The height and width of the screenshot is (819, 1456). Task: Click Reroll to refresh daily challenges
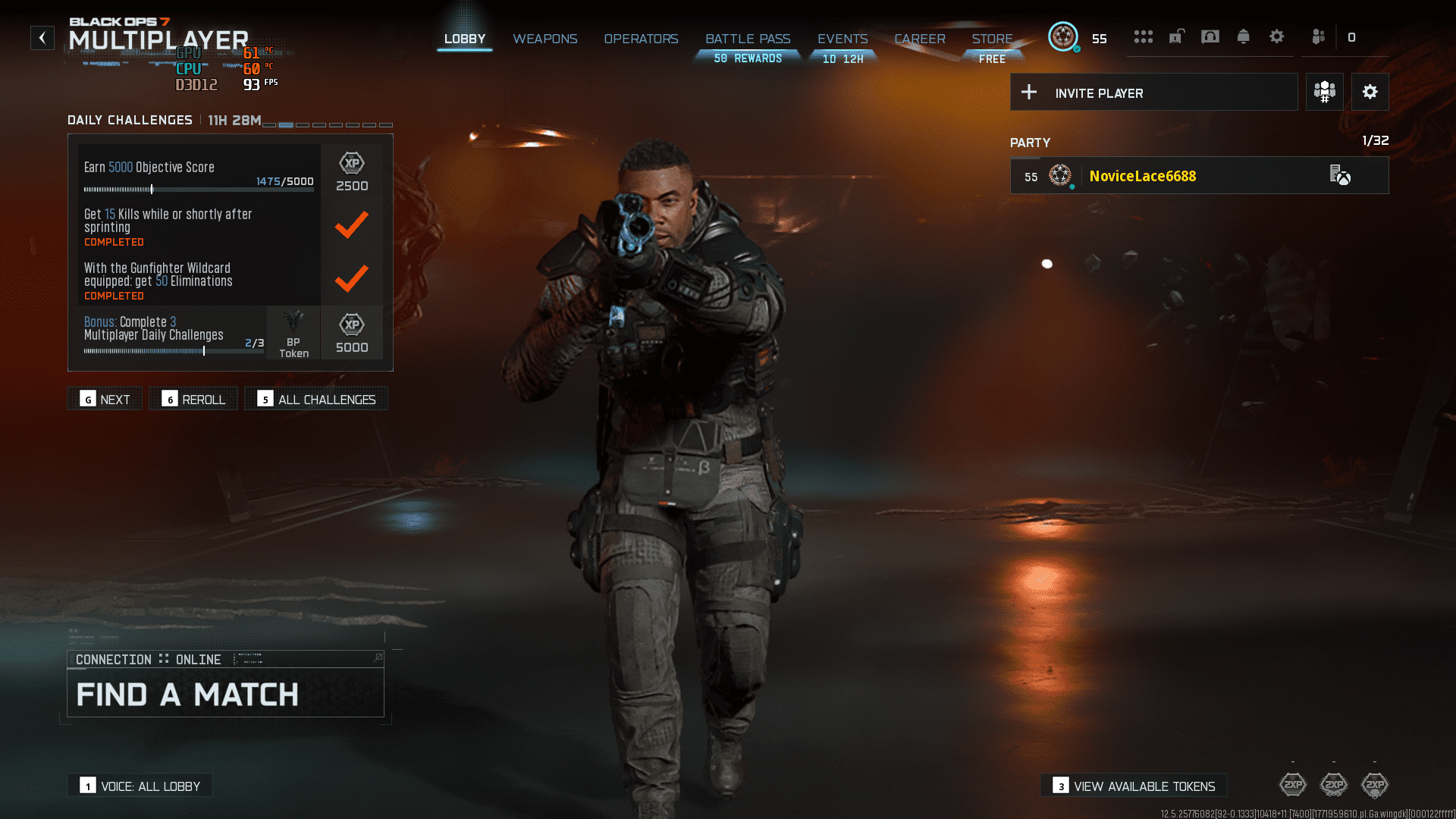[193, 398]
